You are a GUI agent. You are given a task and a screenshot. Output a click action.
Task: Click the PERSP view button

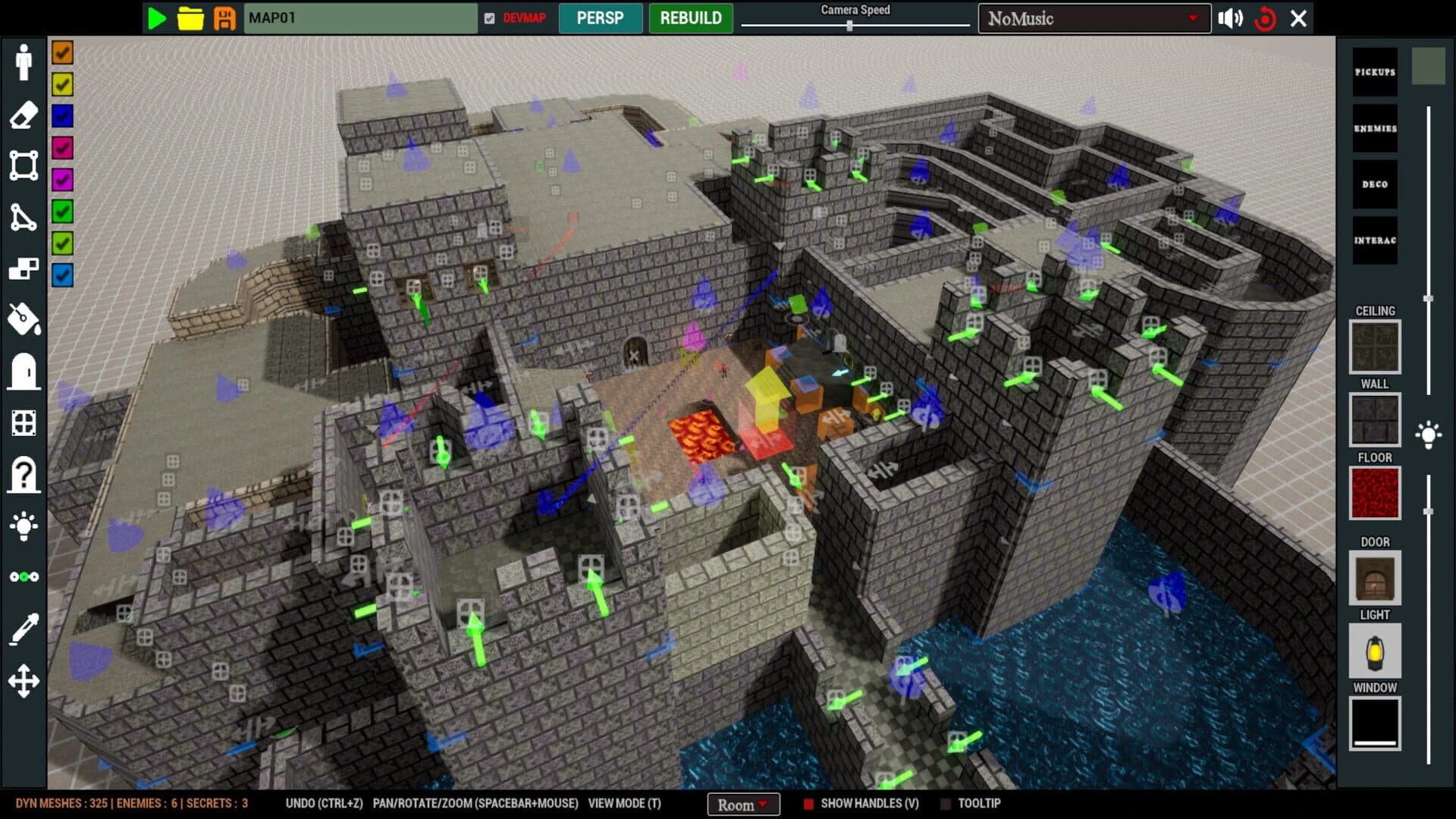tap(601, 18)
